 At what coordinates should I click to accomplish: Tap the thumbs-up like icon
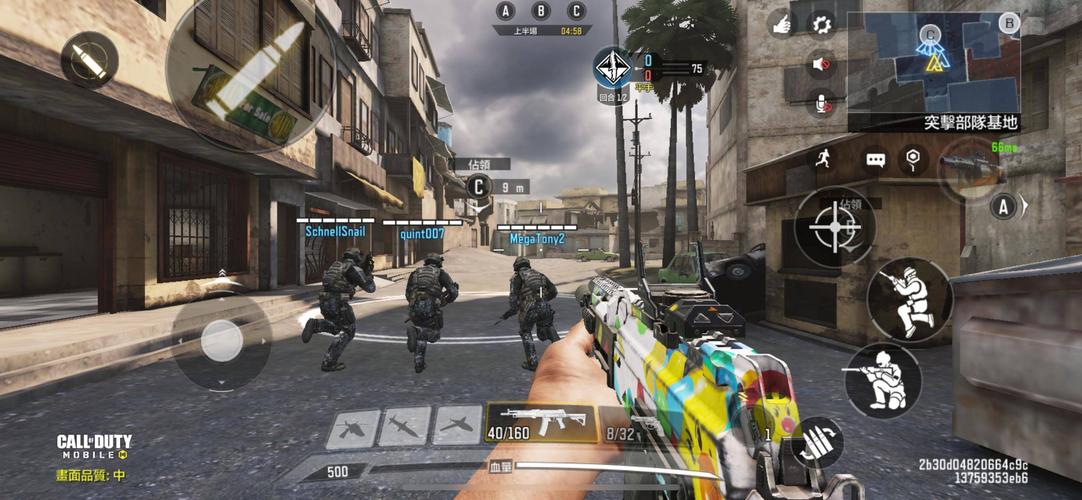pos(780,24)
